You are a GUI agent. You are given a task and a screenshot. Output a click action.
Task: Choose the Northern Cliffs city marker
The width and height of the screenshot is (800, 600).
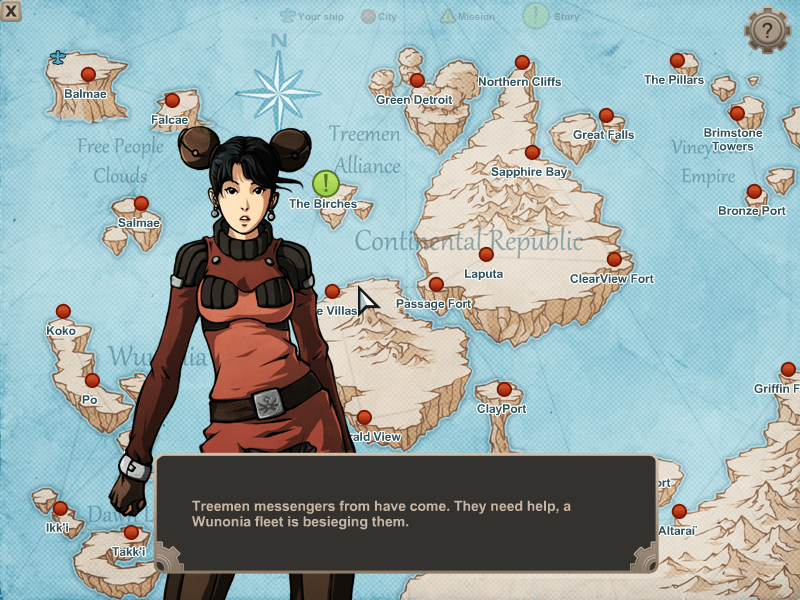[521, 62]
